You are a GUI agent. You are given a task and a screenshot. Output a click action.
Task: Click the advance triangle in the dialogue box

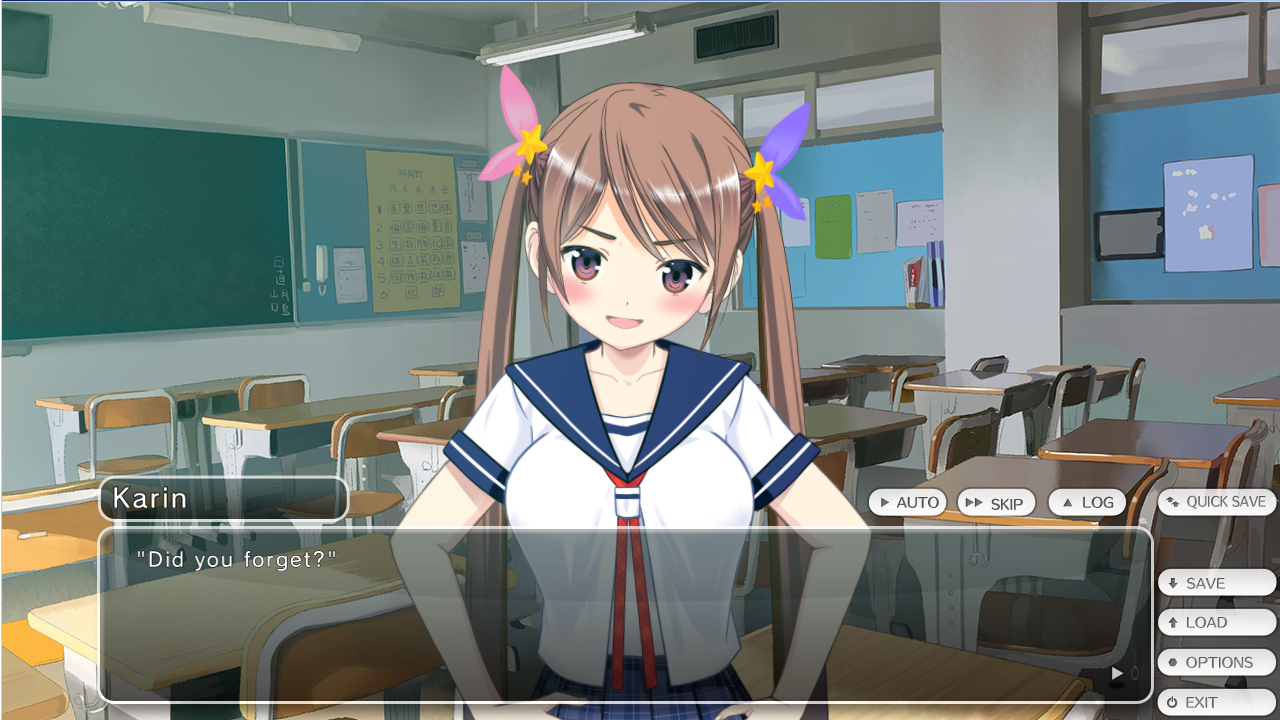(1116, 673)
